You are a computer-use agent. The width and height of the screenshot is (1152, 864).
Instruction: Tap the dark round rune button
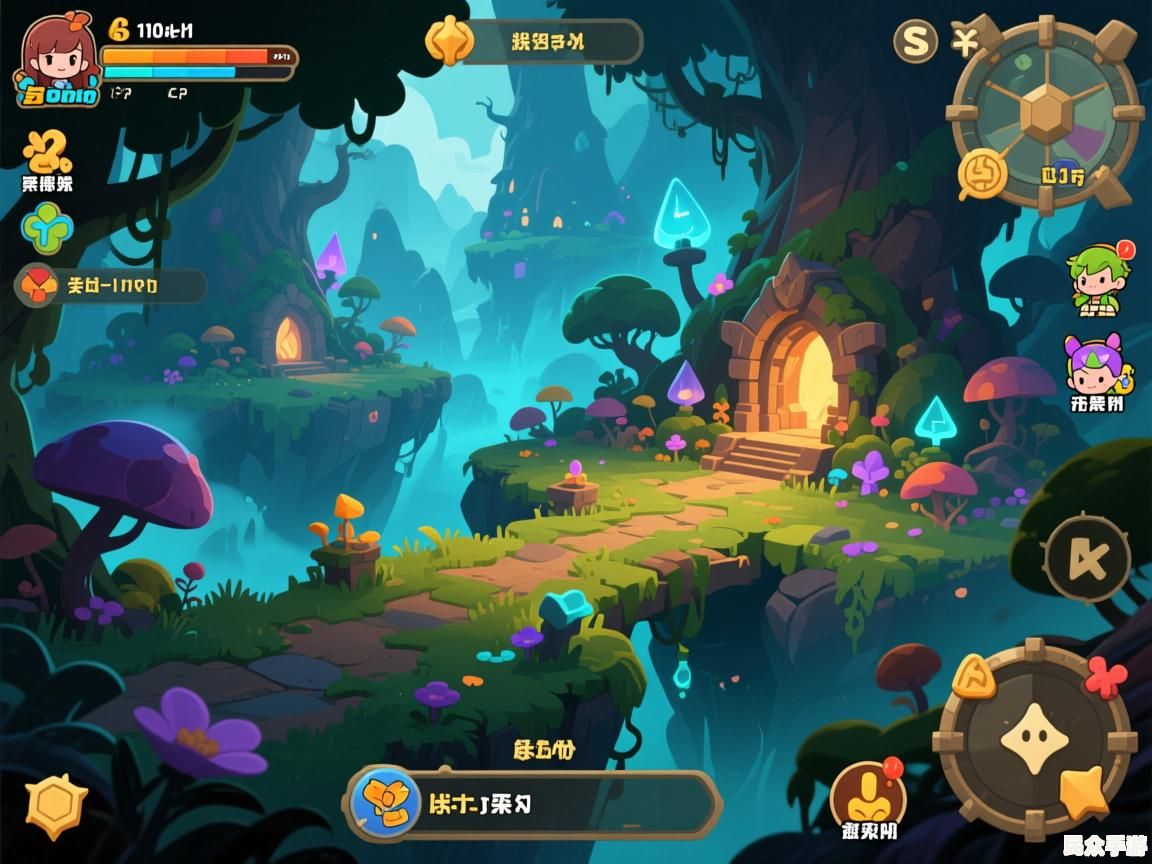coord(1087,559)
